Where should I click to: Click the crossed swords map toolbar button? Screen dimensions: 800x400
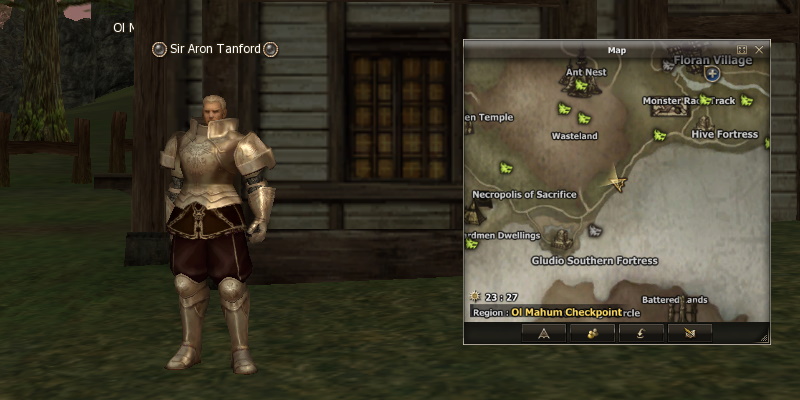point(689,333)
